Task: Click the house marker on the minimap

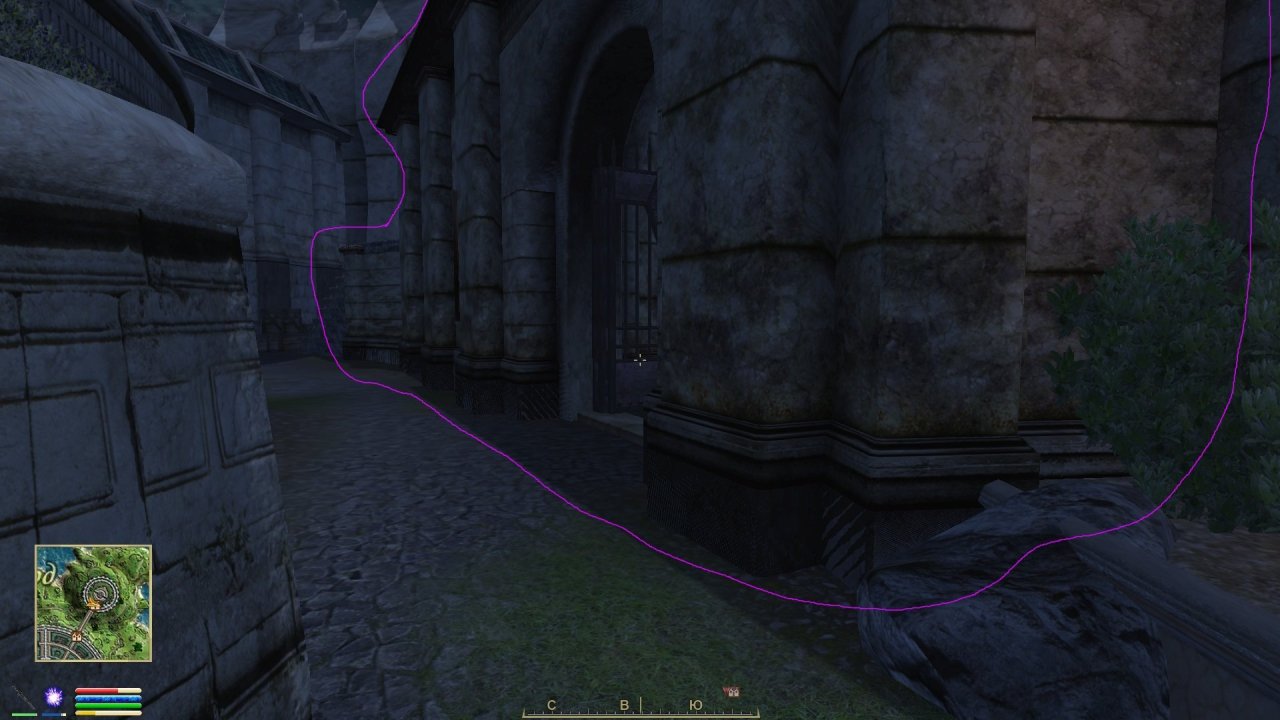Action: [76, 636]
